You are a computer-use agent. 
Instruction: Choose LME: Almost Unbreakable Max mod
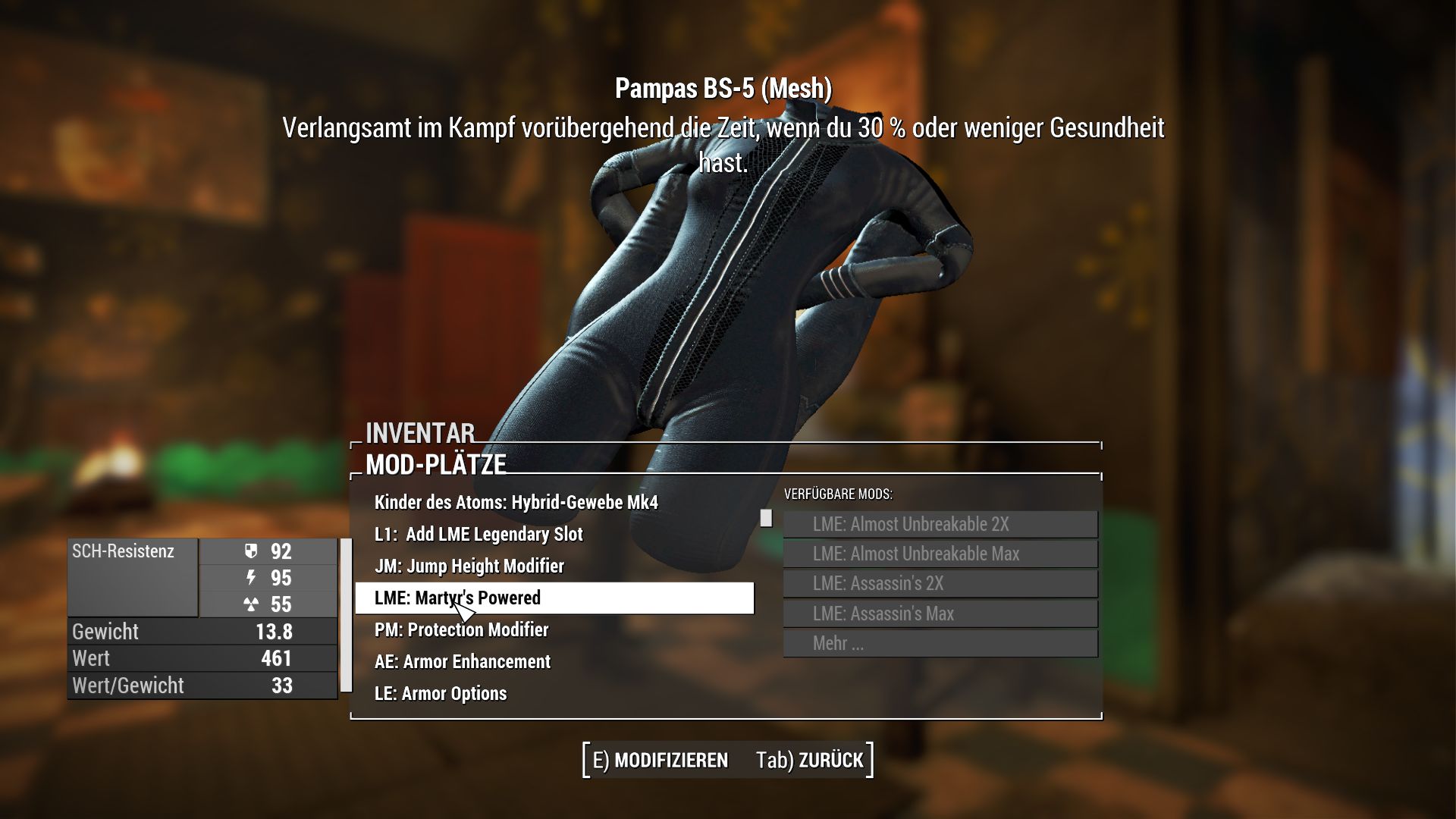(940, 554)
